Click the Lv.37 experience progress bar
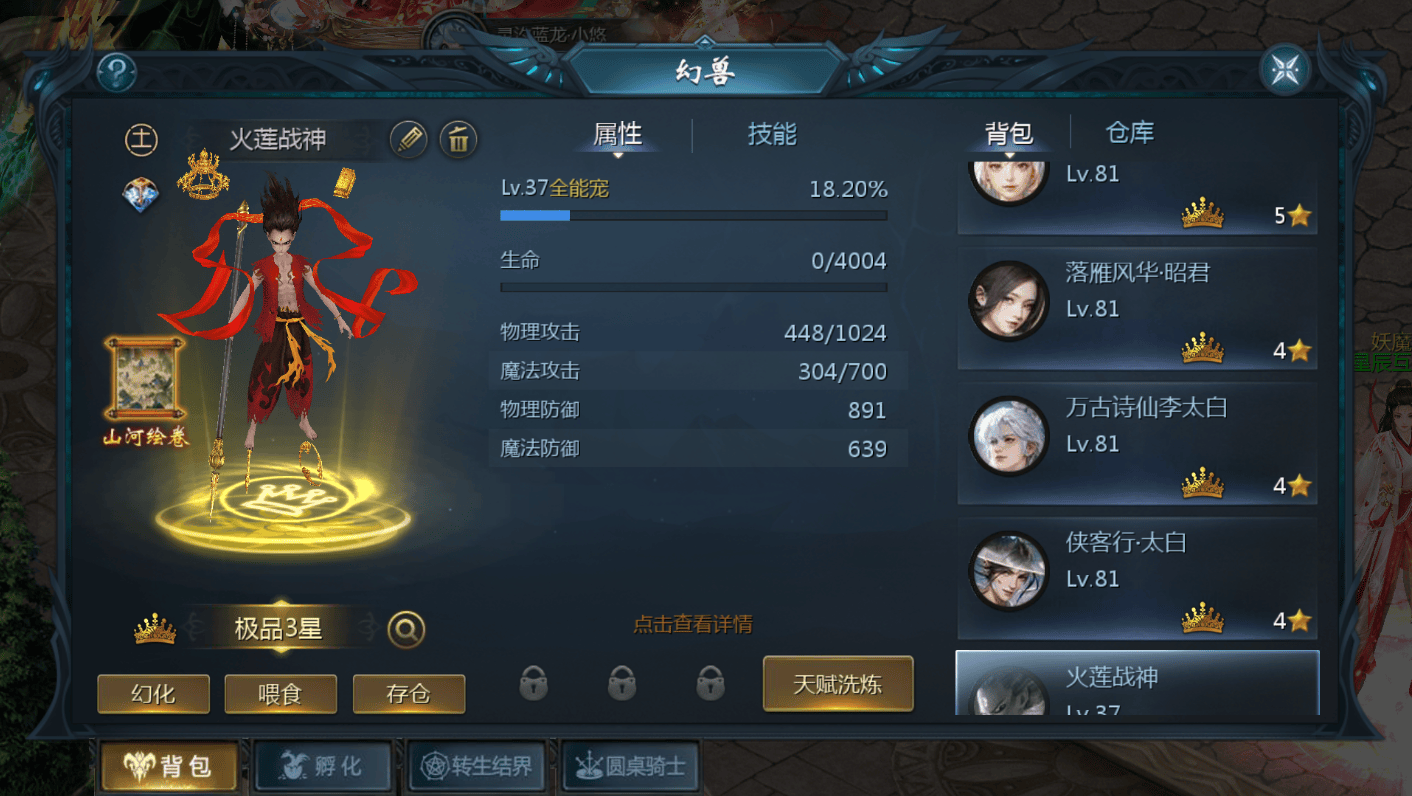The width and height of the screenshot is (1412, 796). coord(693,214)
